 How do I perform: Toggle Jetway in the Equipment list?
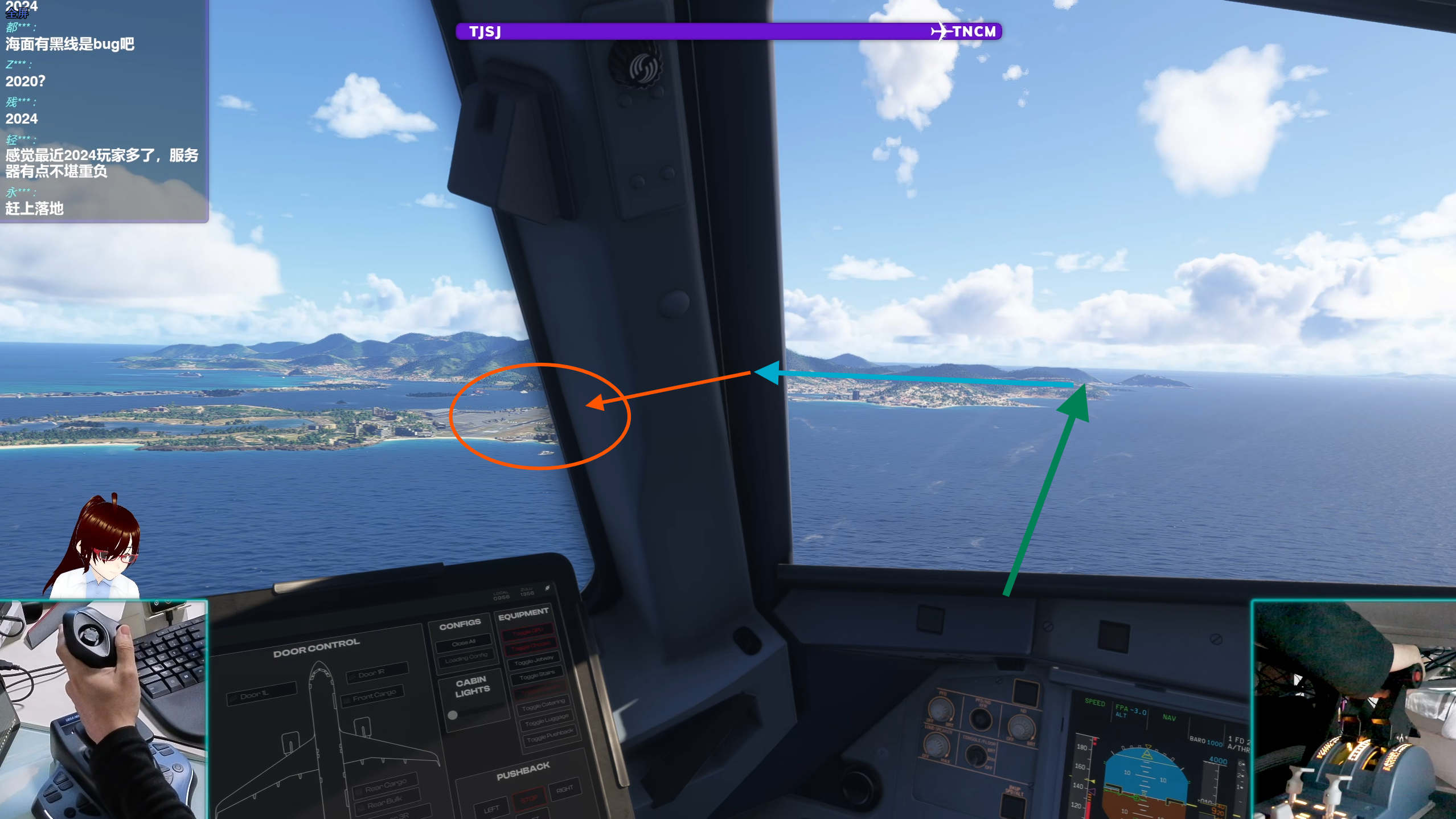[534, 661]
